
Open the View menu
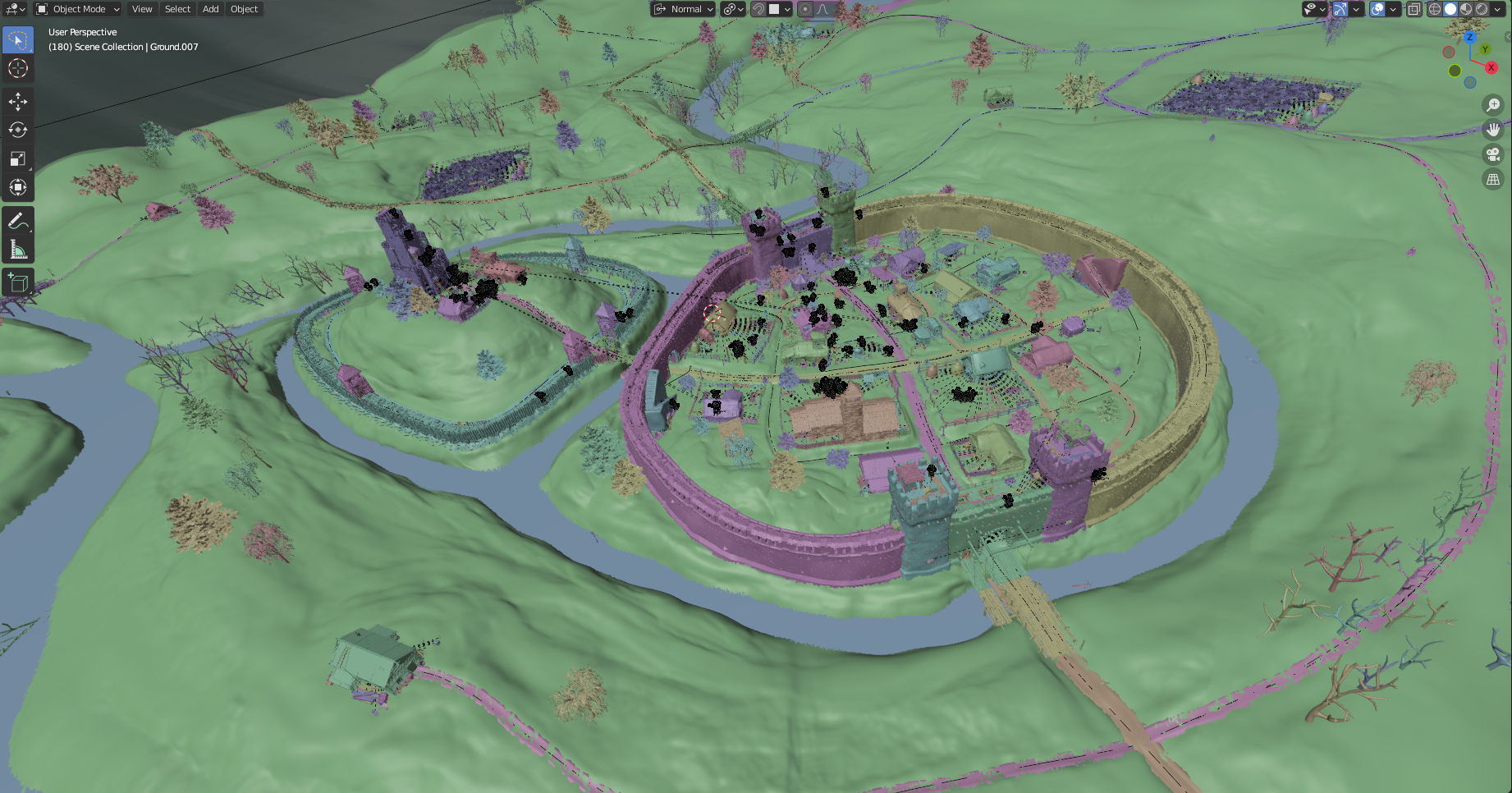[142, 9]
